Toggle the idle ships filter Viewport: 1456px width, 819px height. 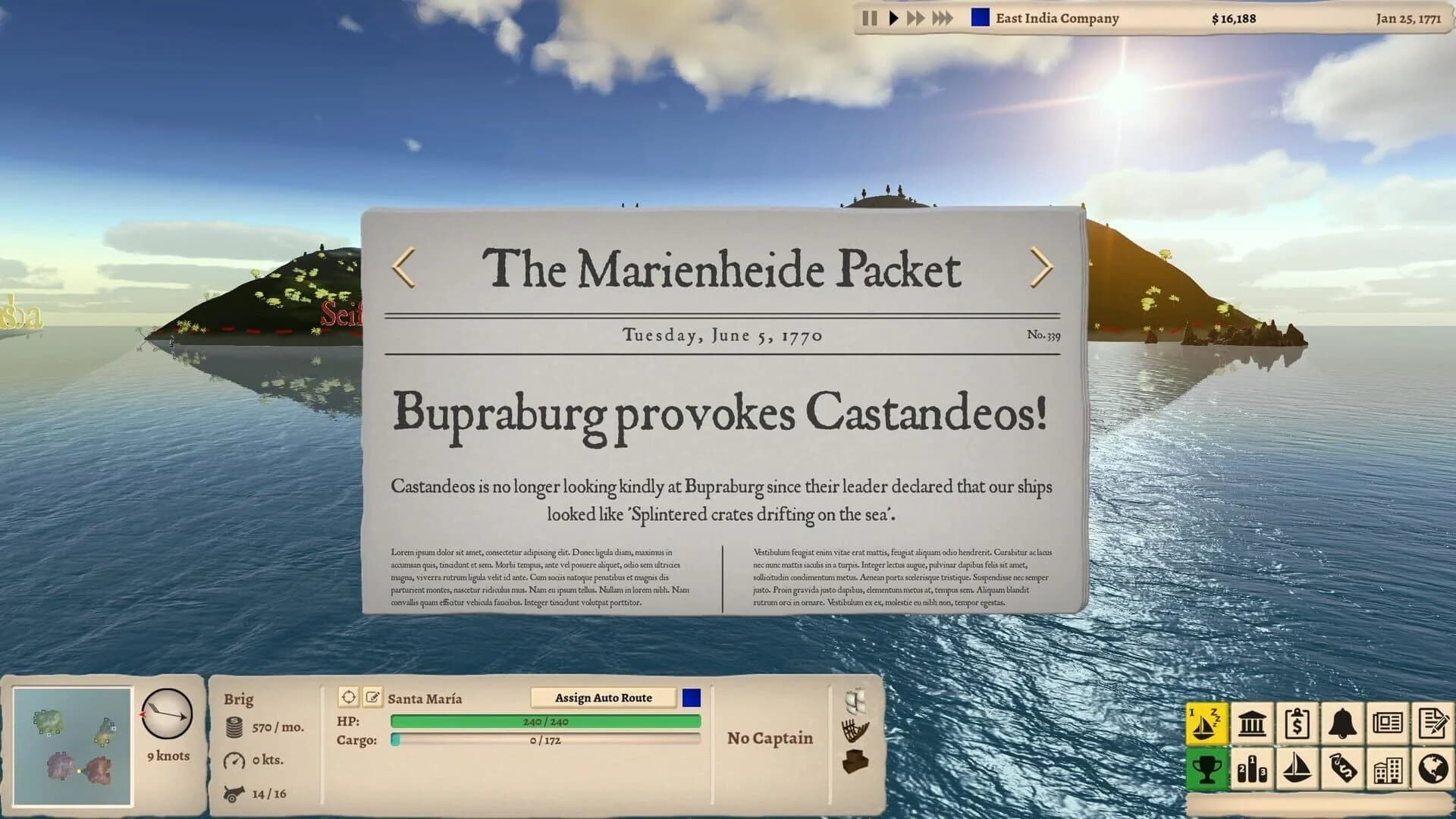1207,724
